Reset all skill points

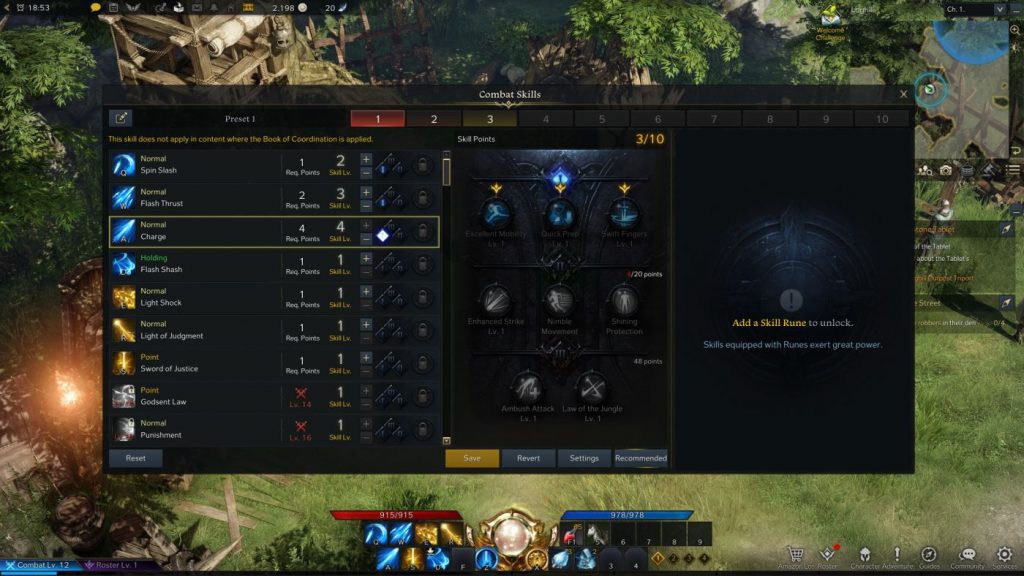point(135,458)
